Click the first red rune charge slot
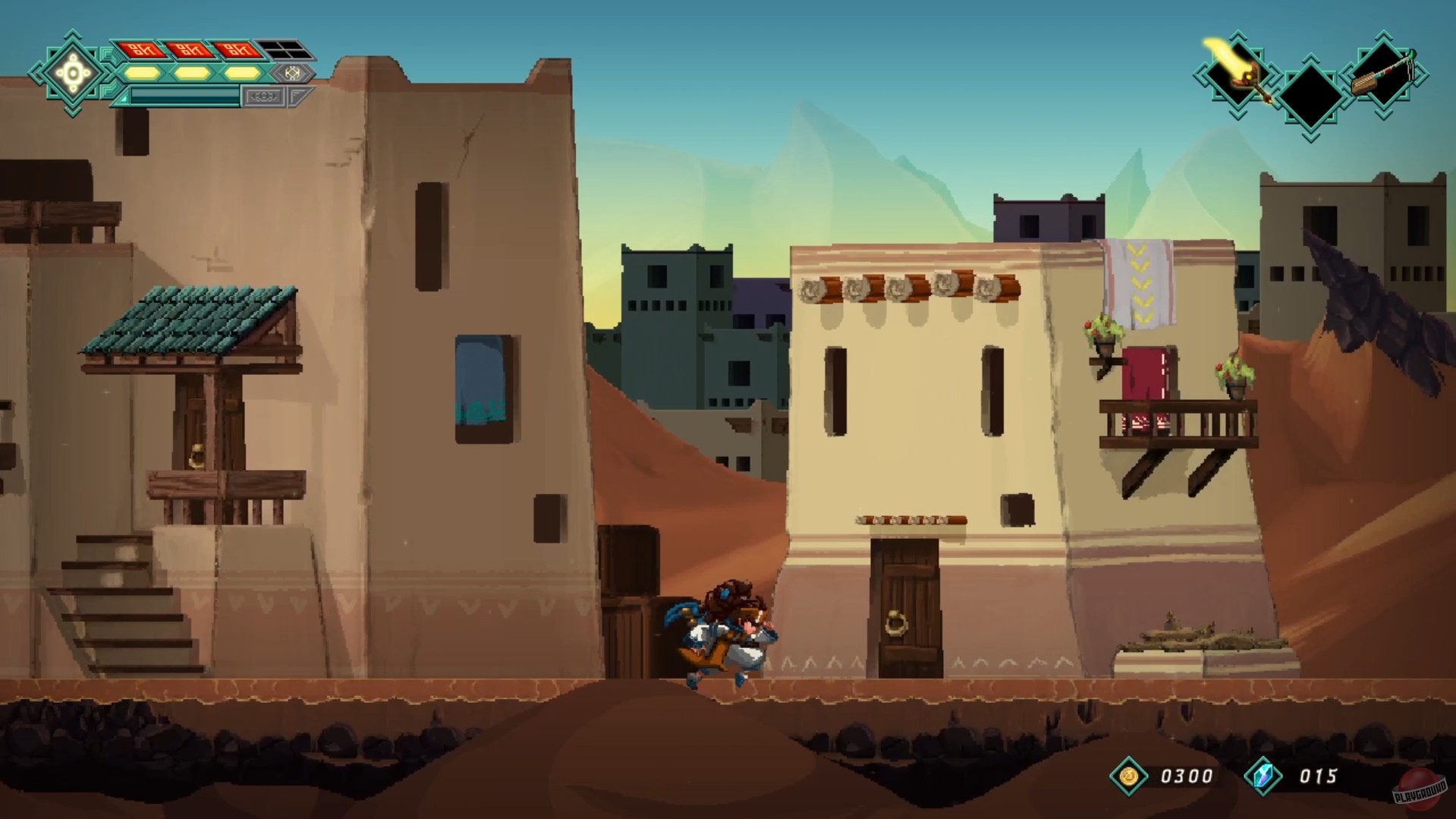 [x=143, y=51]
